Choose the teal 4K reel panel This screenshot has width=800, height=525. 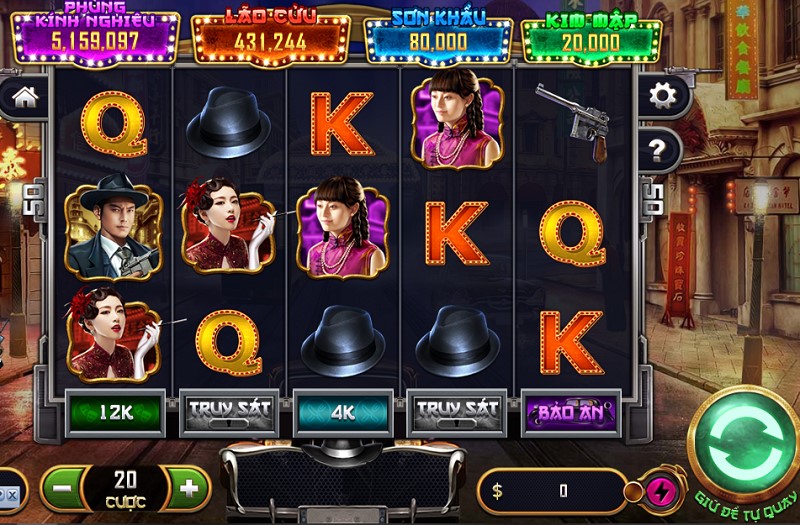(342, 411)
